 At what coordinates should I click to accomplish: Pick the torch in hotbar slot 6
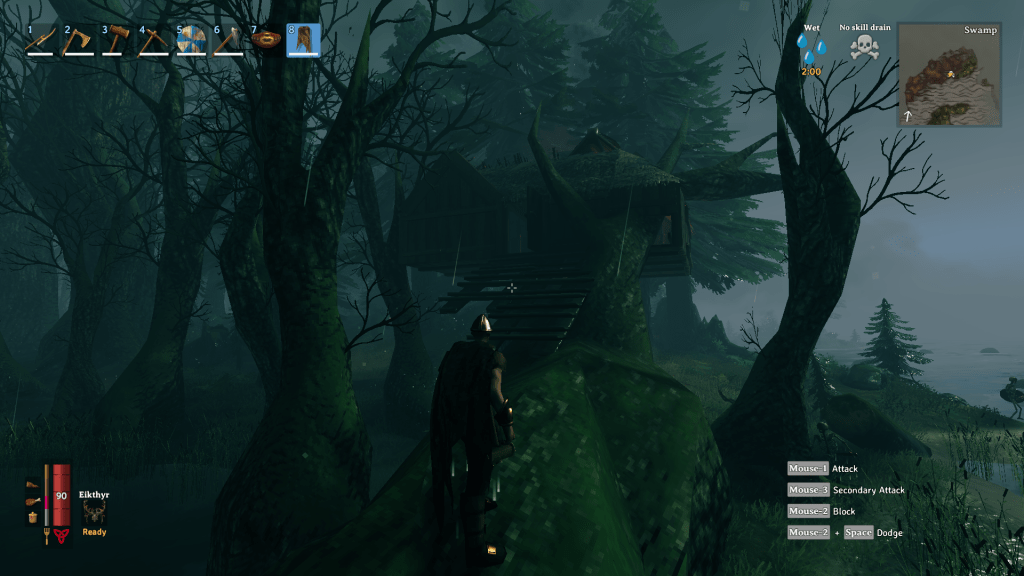coord(229,40)
